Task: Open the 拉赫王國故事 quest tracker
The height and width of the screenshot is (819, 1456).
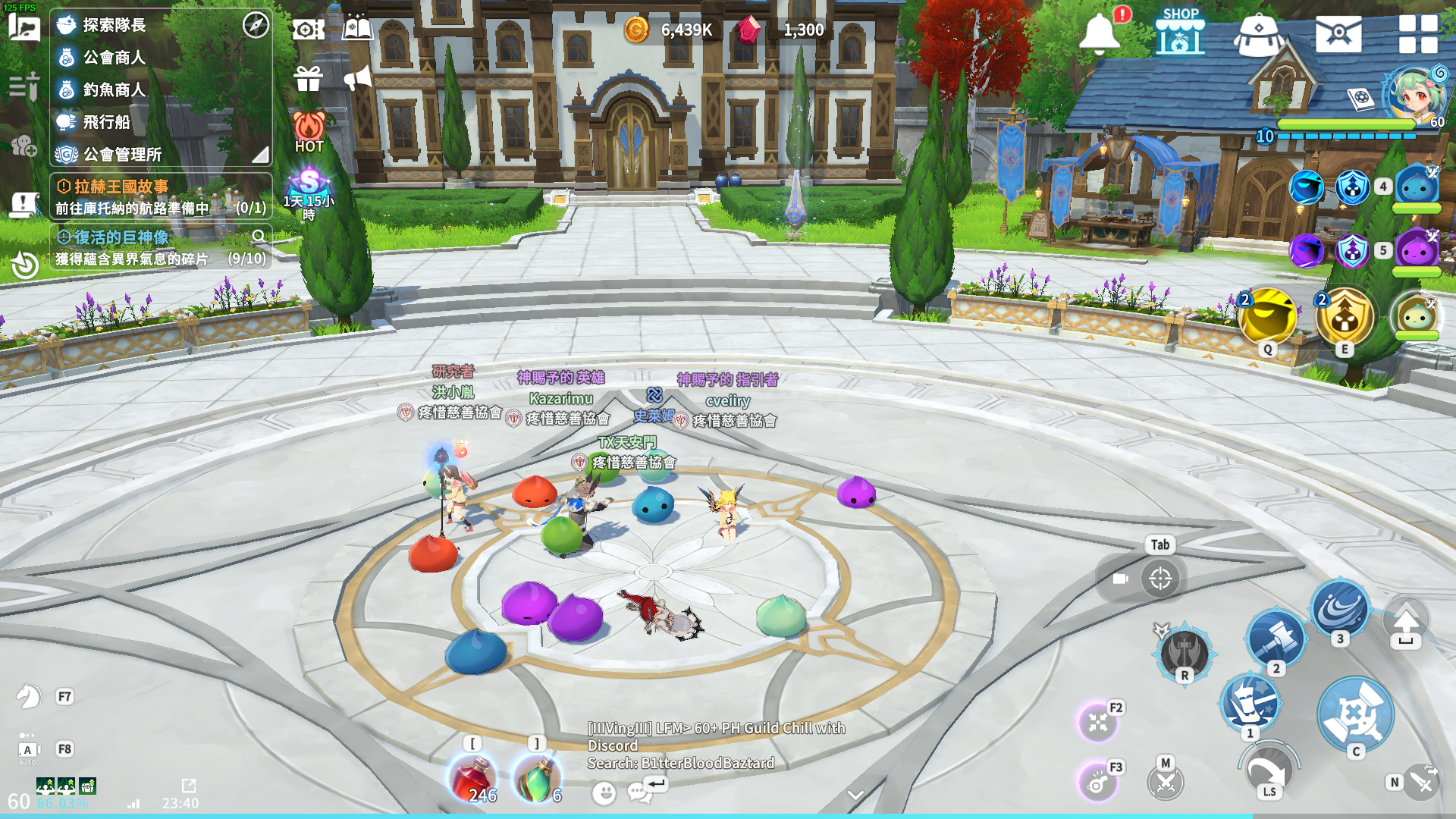Action: coord(121,187)
